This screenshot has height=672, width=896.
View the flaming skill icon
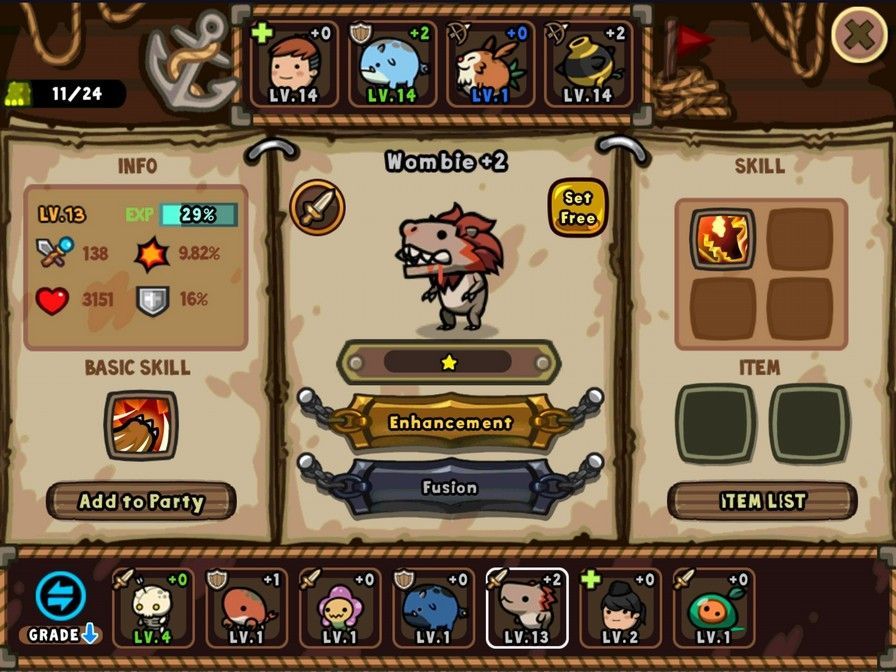tap(719, 239)
